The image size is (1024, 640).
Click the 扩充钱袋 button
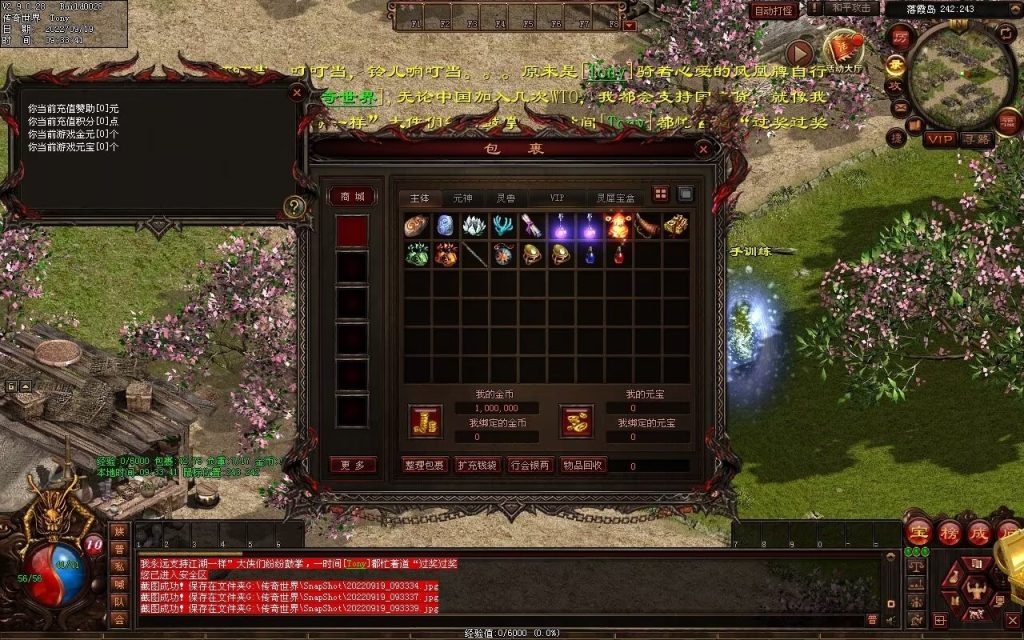click(477, 465)
